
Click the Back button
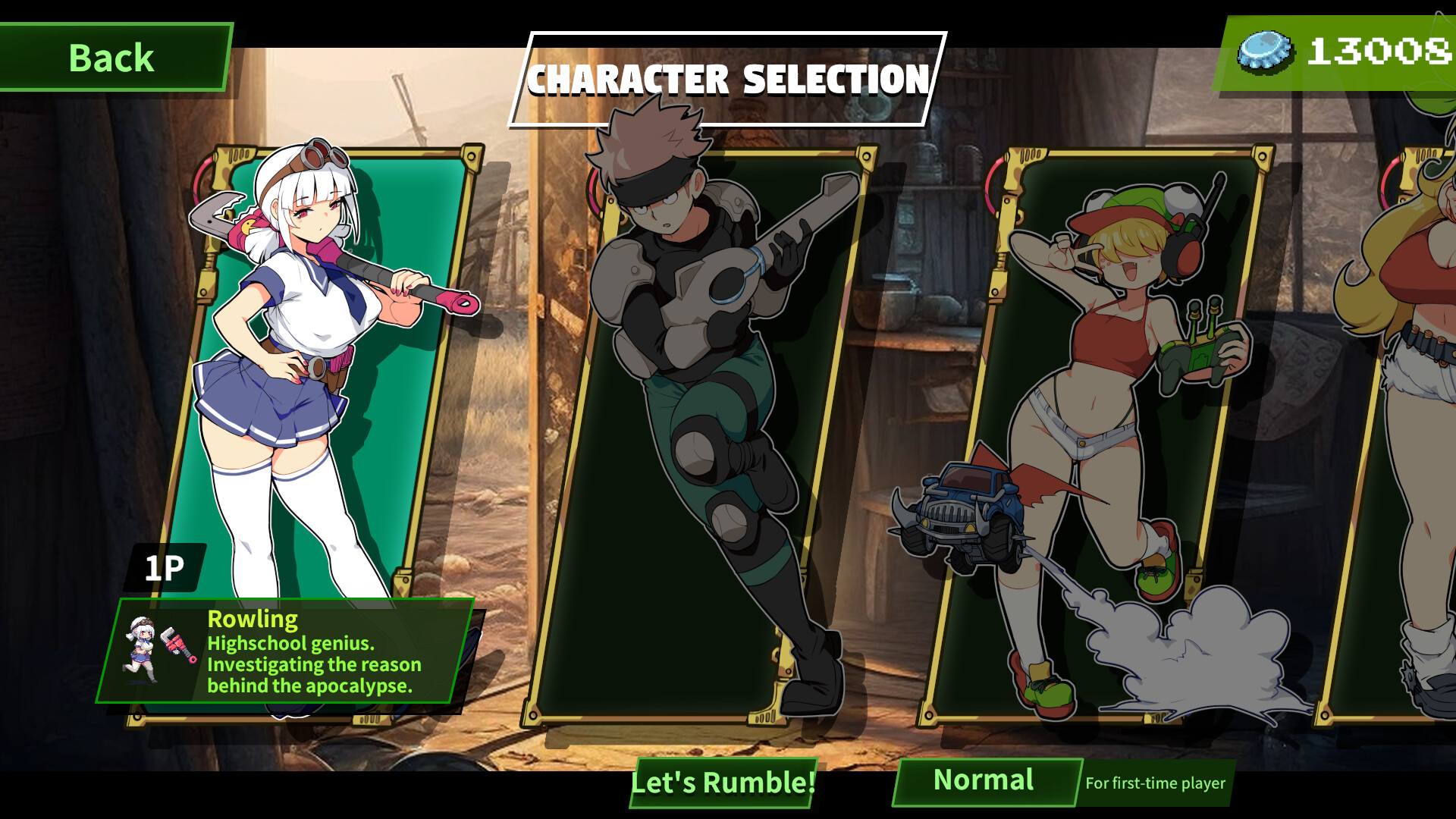point(112,58)
